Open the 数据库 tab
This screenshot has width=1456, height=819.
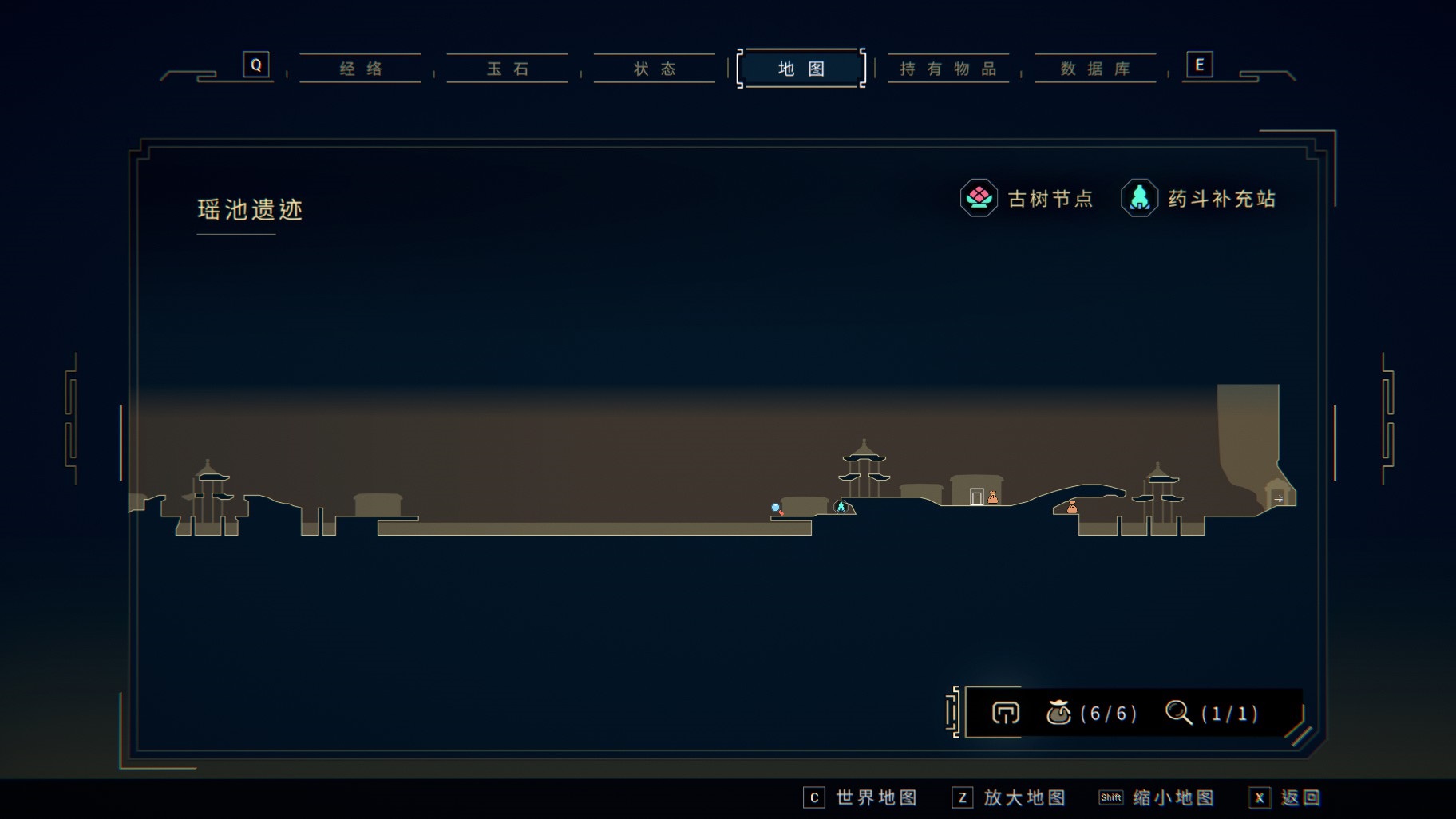coord(1095,69)
